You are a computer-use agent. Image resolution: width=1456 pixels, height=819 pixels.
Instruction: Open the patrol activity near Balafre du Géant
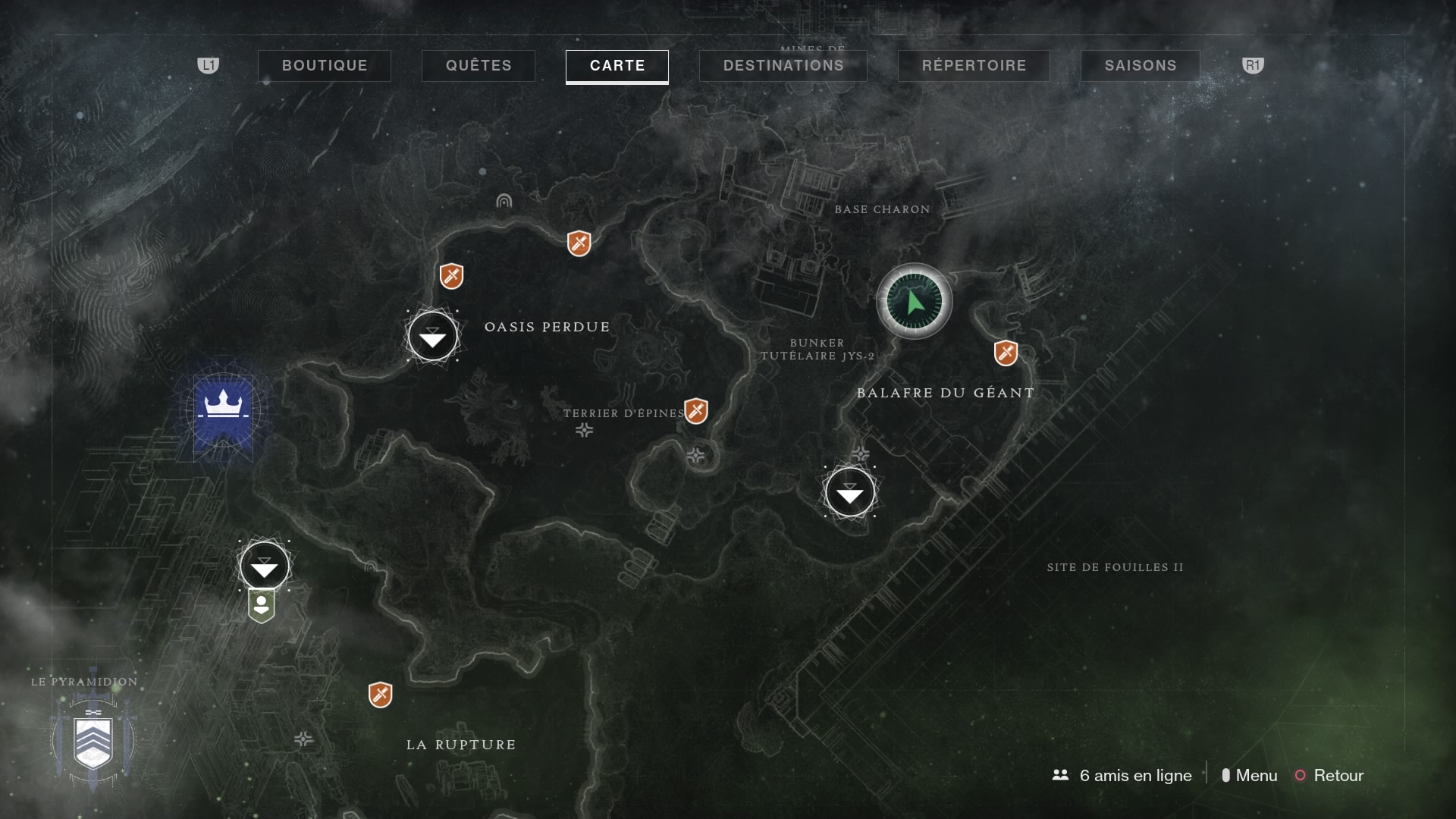point(1006,352)
